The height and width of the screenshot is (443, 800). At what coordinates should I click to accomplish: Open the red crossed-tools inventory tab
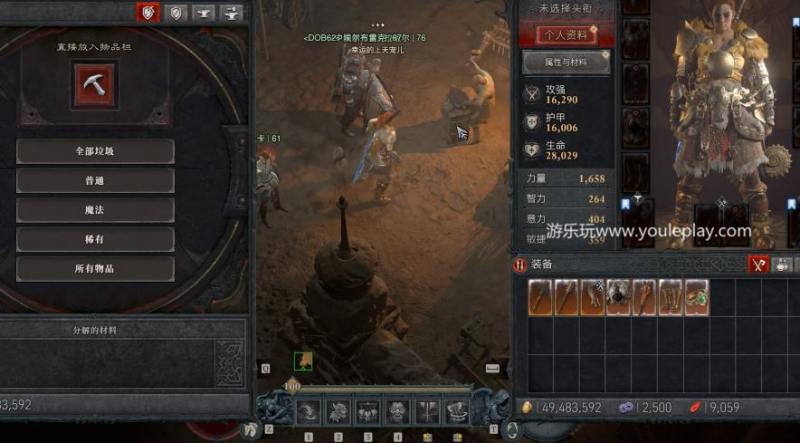coord(759,265)
